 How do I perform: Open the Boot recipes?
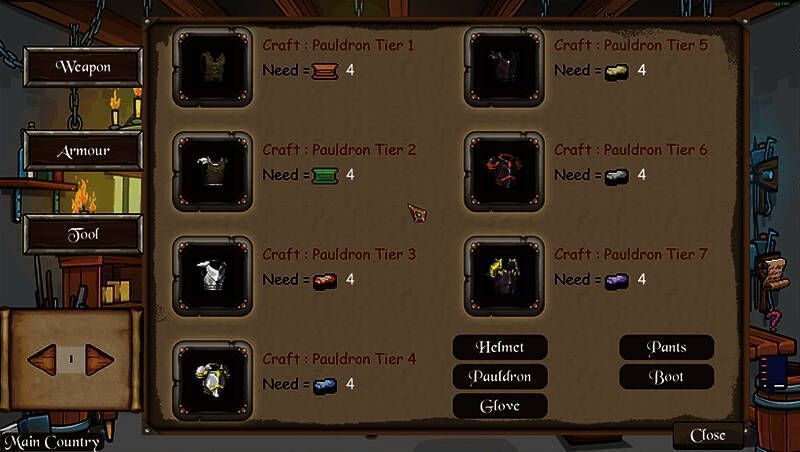(666, 376)
